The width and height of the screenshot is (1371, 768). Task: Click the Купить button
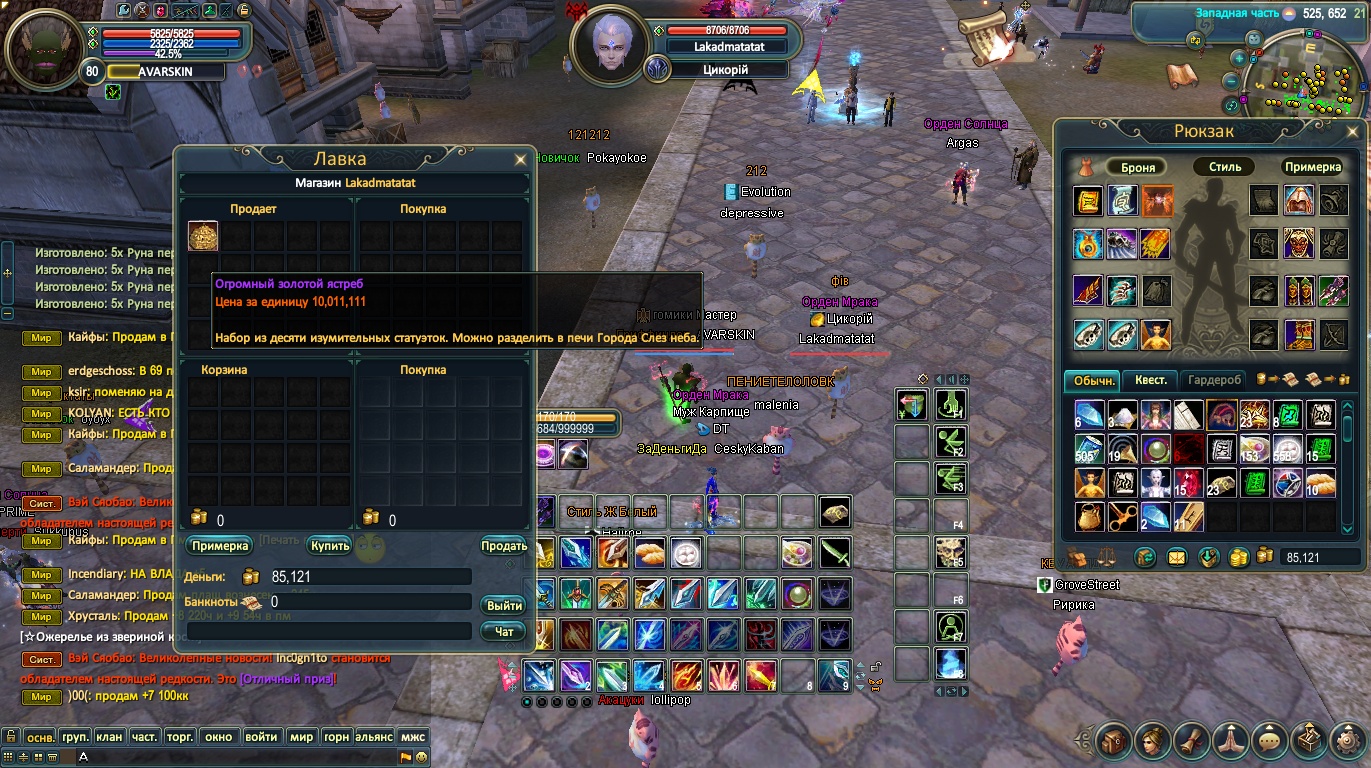click(329, 546)
